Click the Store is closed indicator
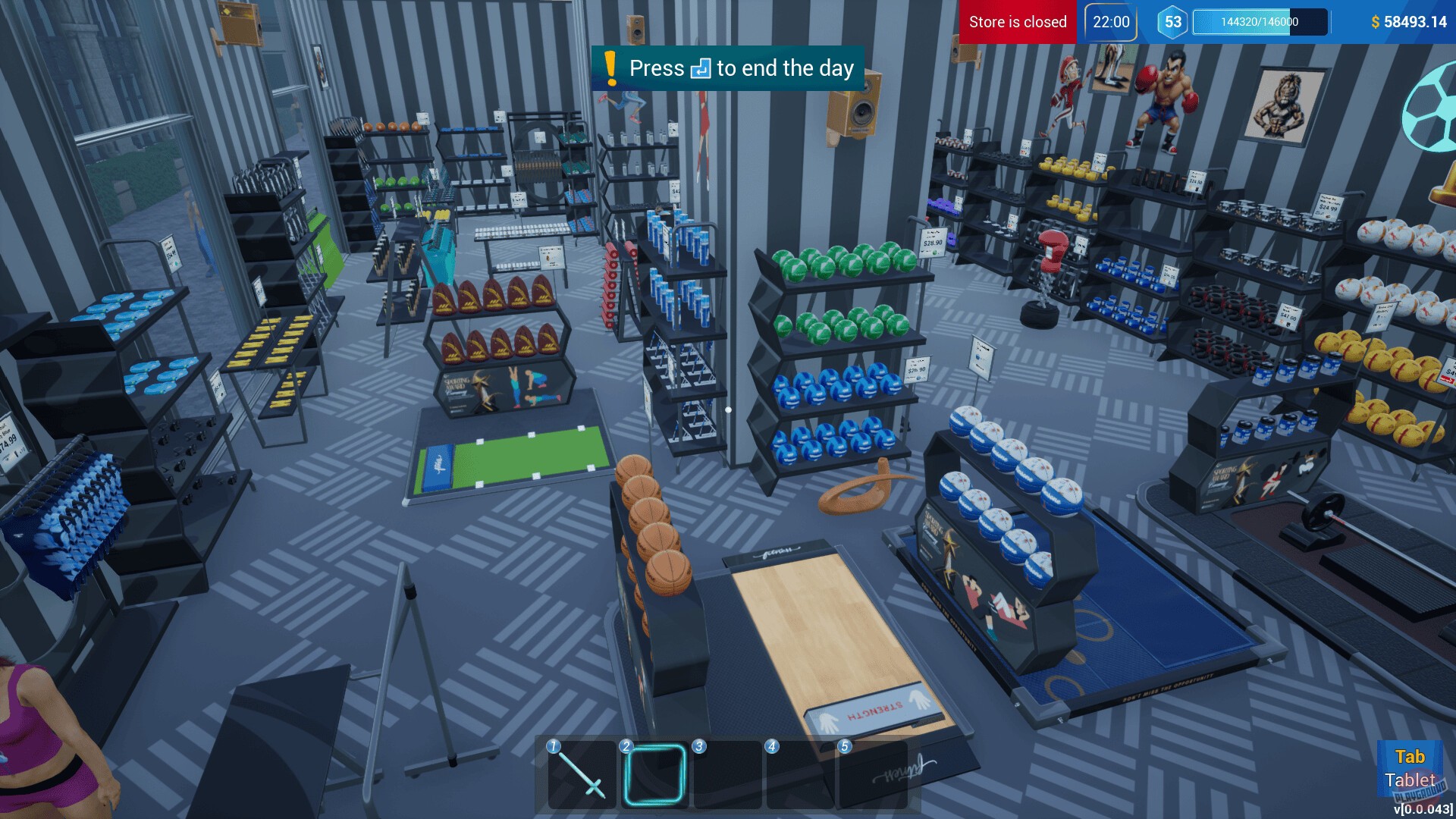Image resolution: width=1456 pixels, height=819 pixels. (x=1017, y=22)
